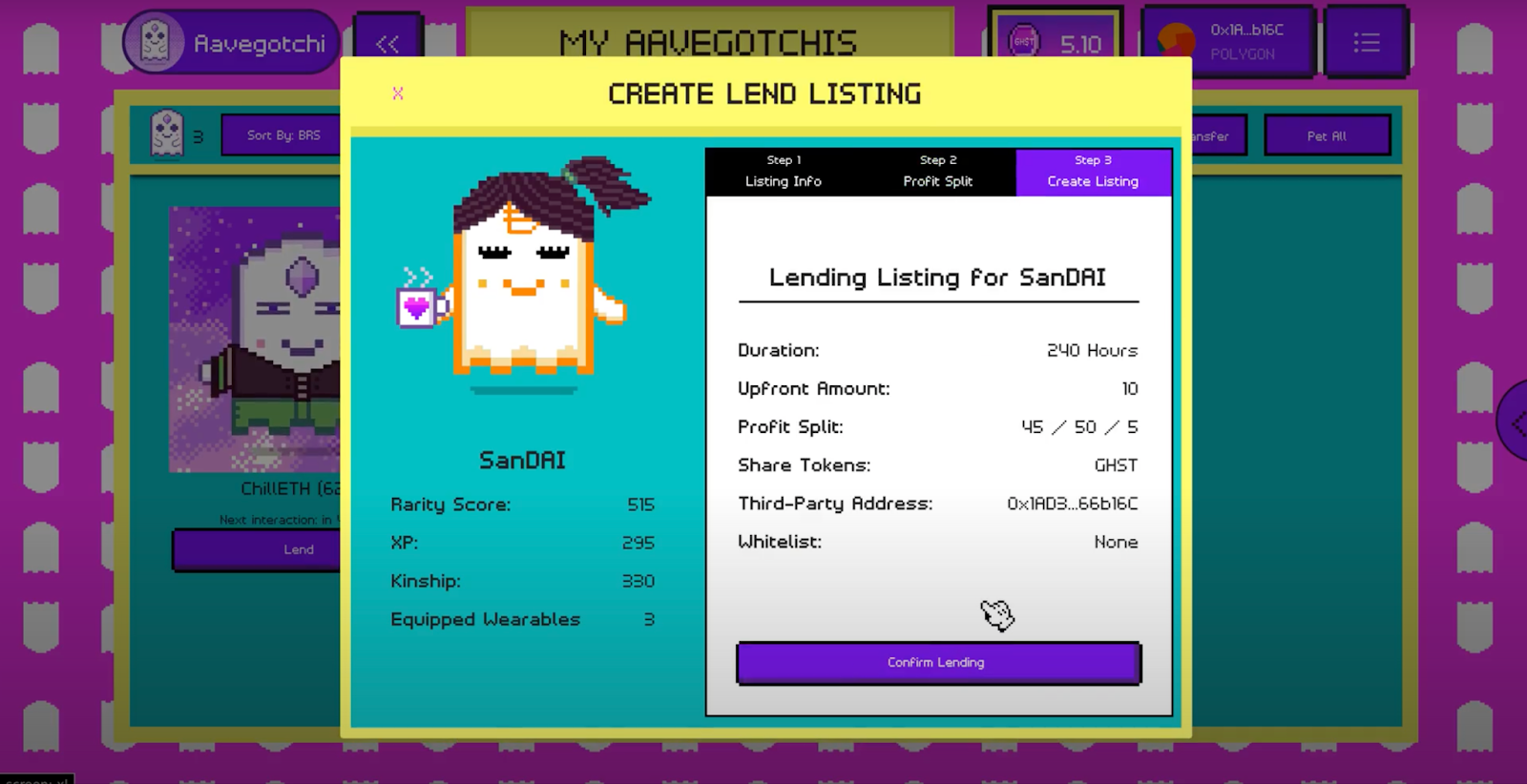Go to Step 2 Profit Split tab
The image size is (1527, 784).
pos(938,172)
